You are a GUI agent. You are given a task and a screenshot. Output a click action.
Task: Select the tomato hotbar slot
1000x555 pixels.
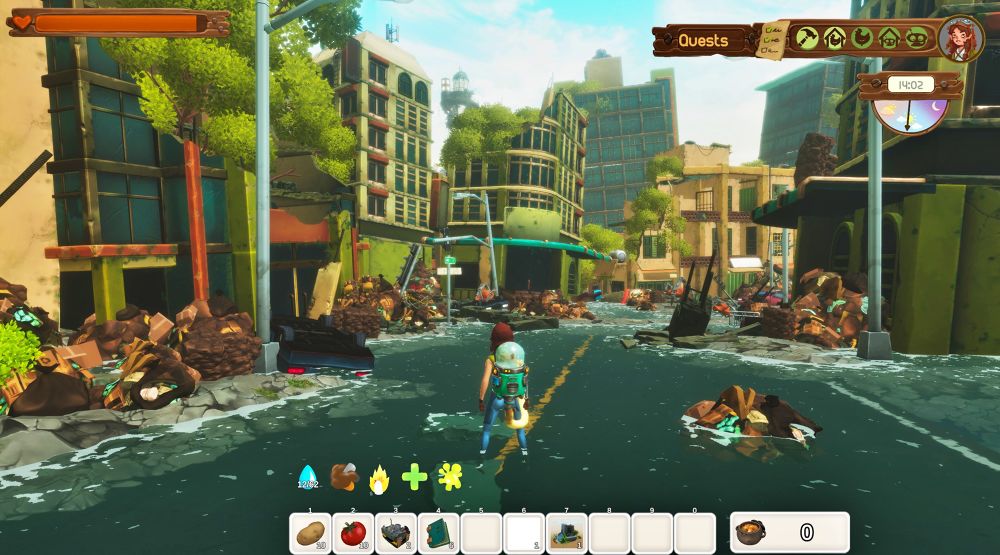click(353, 533)
